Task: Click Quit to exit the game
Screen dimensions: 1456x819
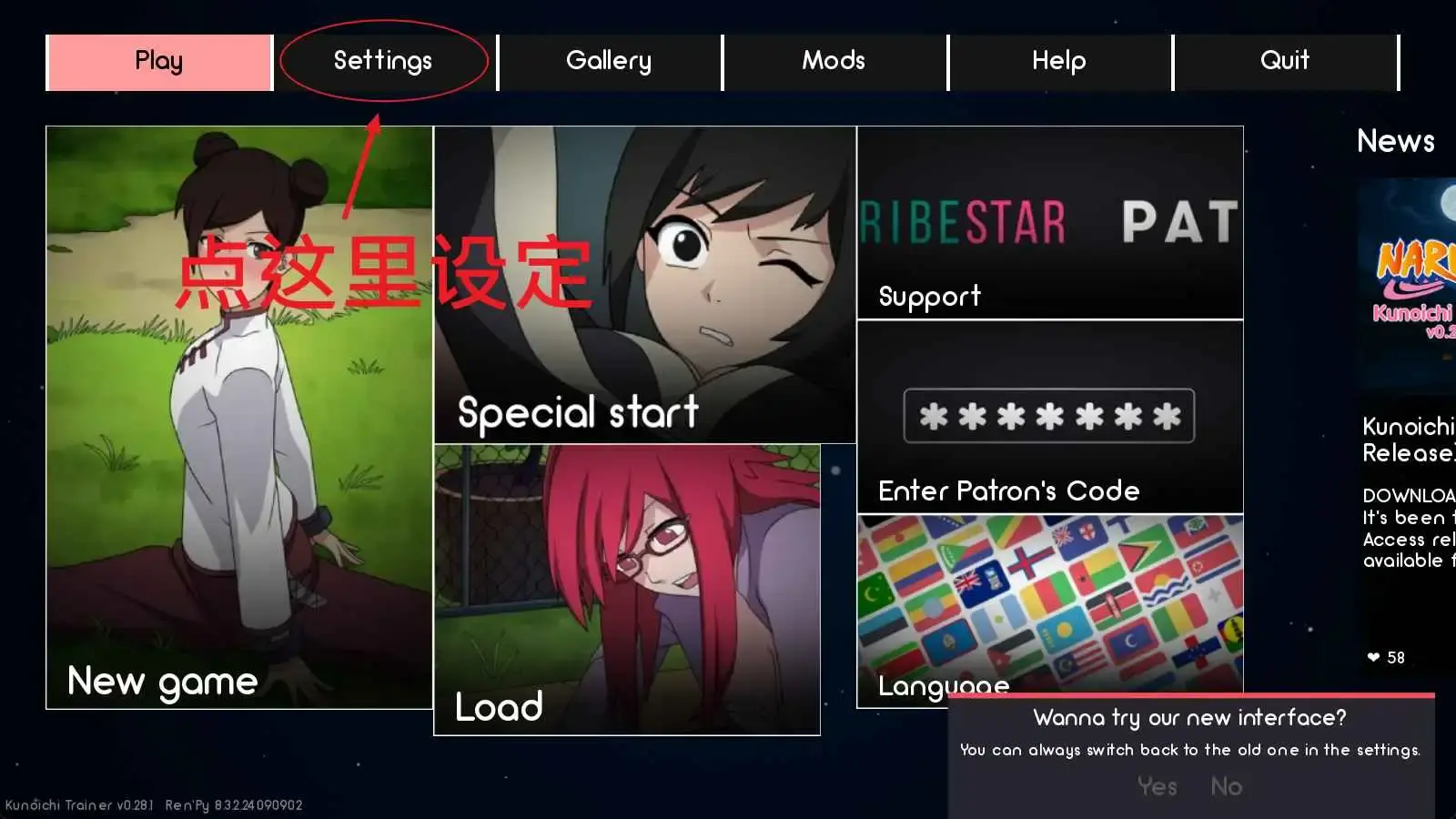Action: (1284, 60)
